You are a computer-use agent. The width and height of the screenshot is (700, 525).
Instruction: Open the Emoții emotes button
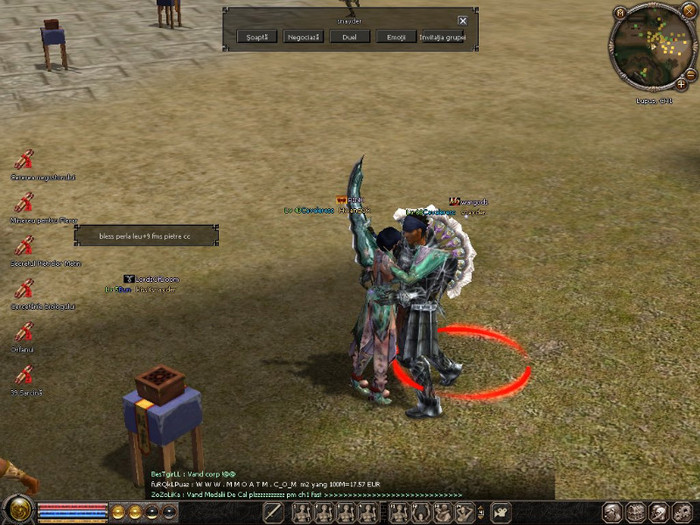(395, 37)
